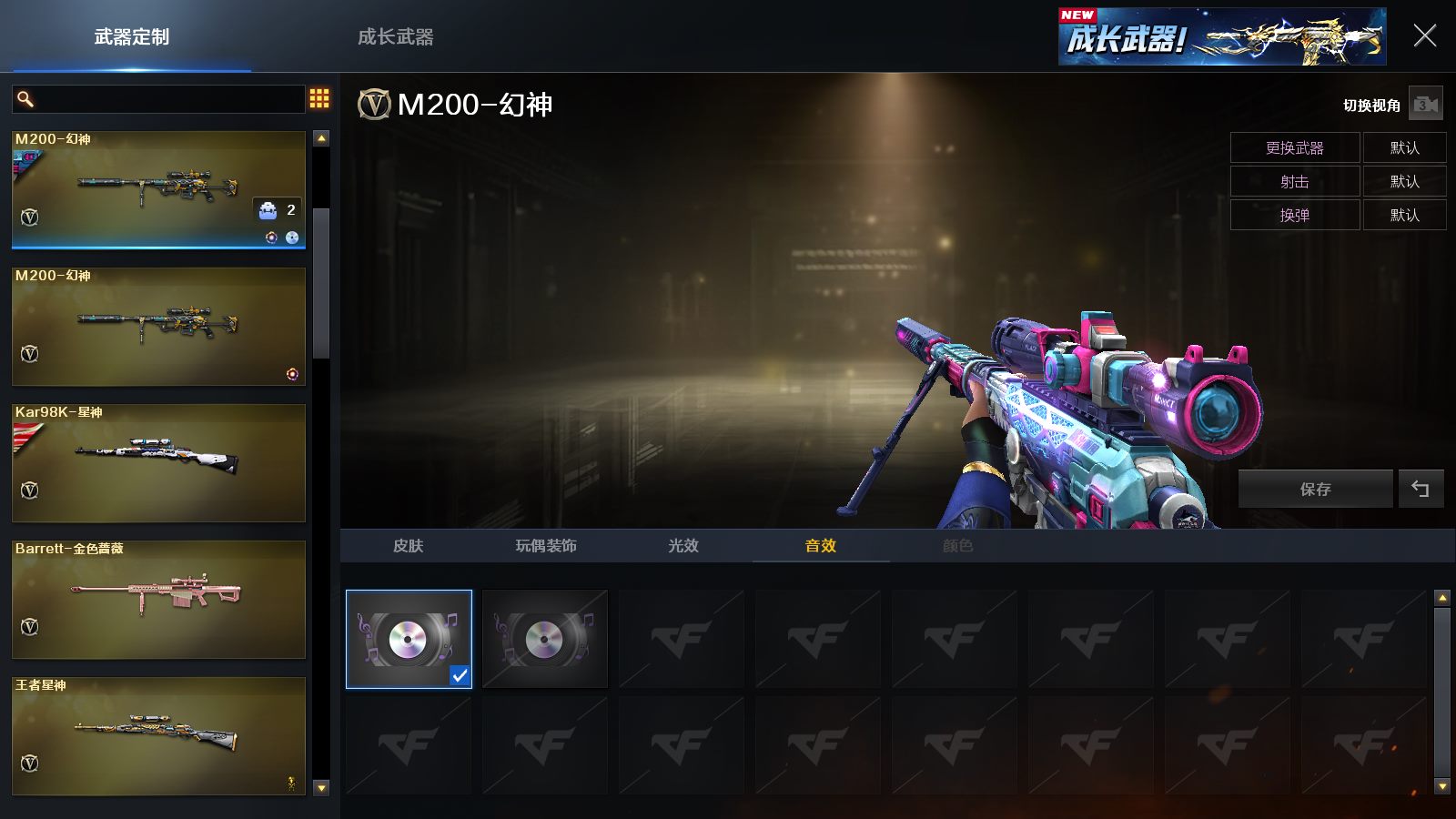Image resolution: width=1456 pixels, height=819 pixels.
Task: Click the NEW 成长武器 promo banner
Action: 1221,37
